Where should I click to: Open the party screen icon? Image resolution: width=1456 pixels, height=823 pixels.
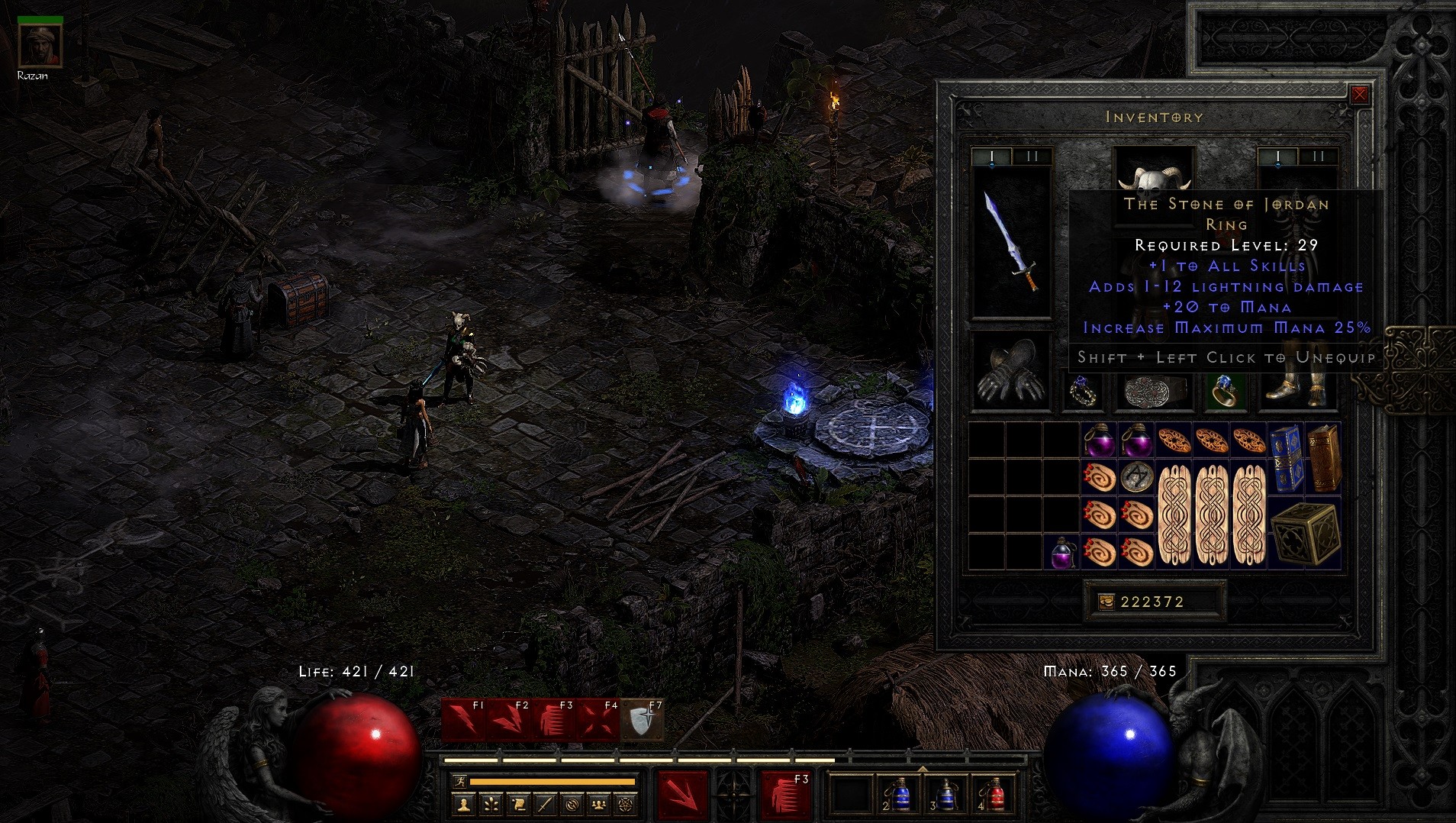600,804
